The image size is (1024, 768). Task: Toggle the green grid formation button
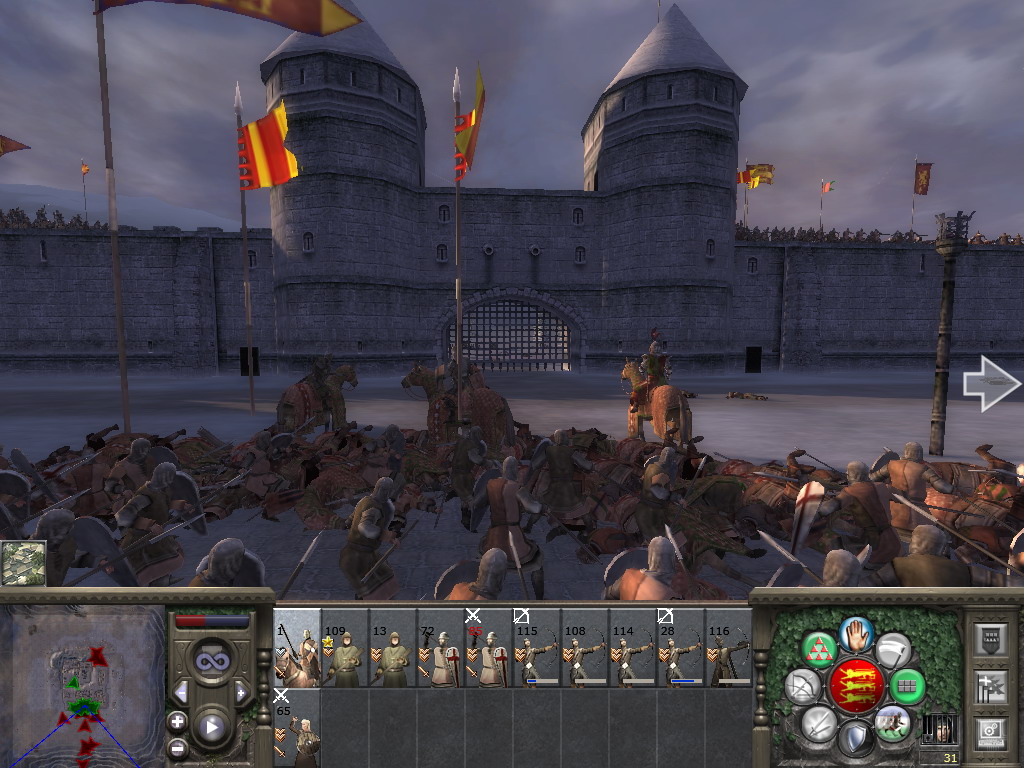pos(907,686)
